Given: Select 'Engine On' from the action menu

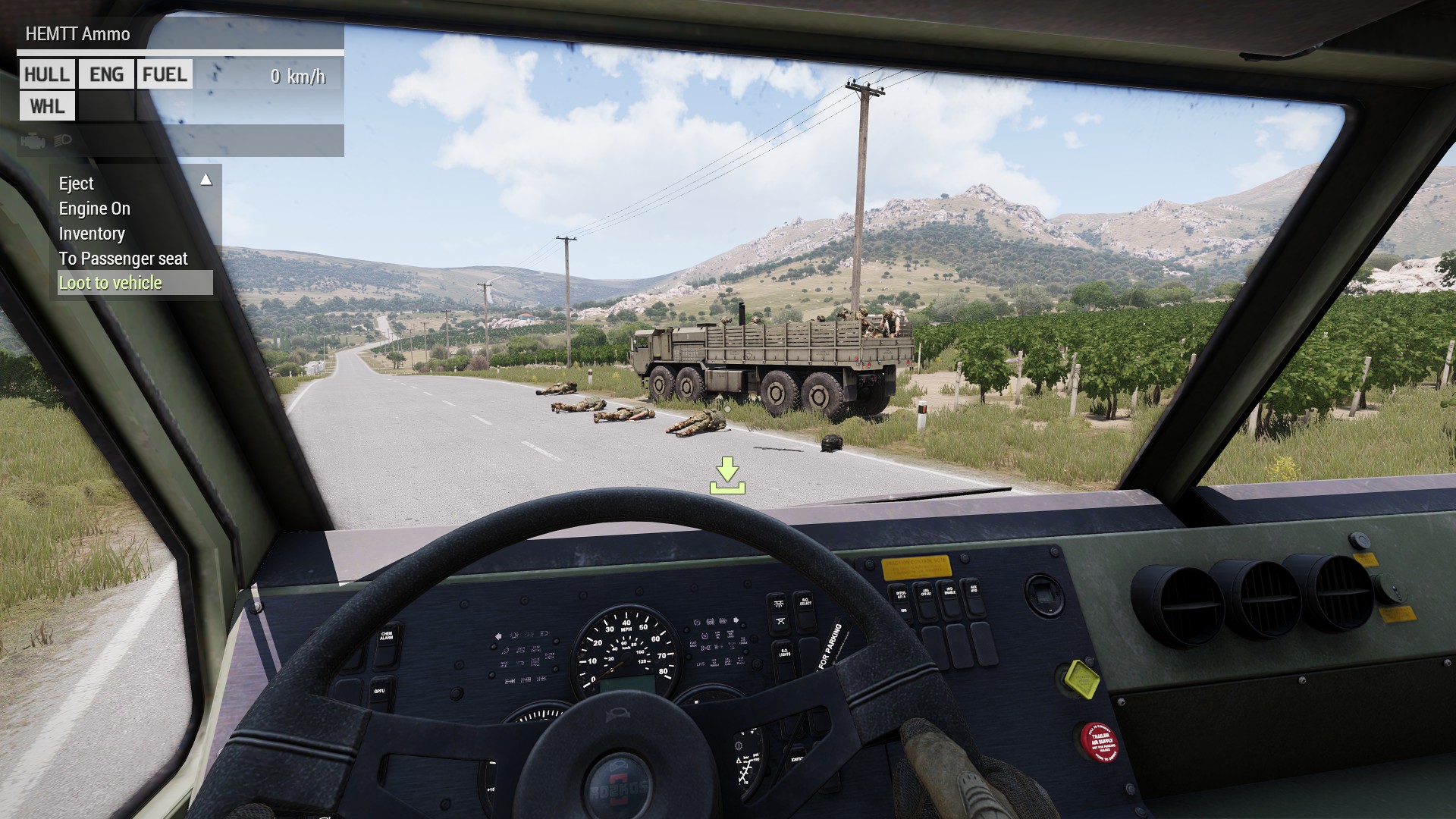Looking at the screenshot, I should [x=95, y=209].
